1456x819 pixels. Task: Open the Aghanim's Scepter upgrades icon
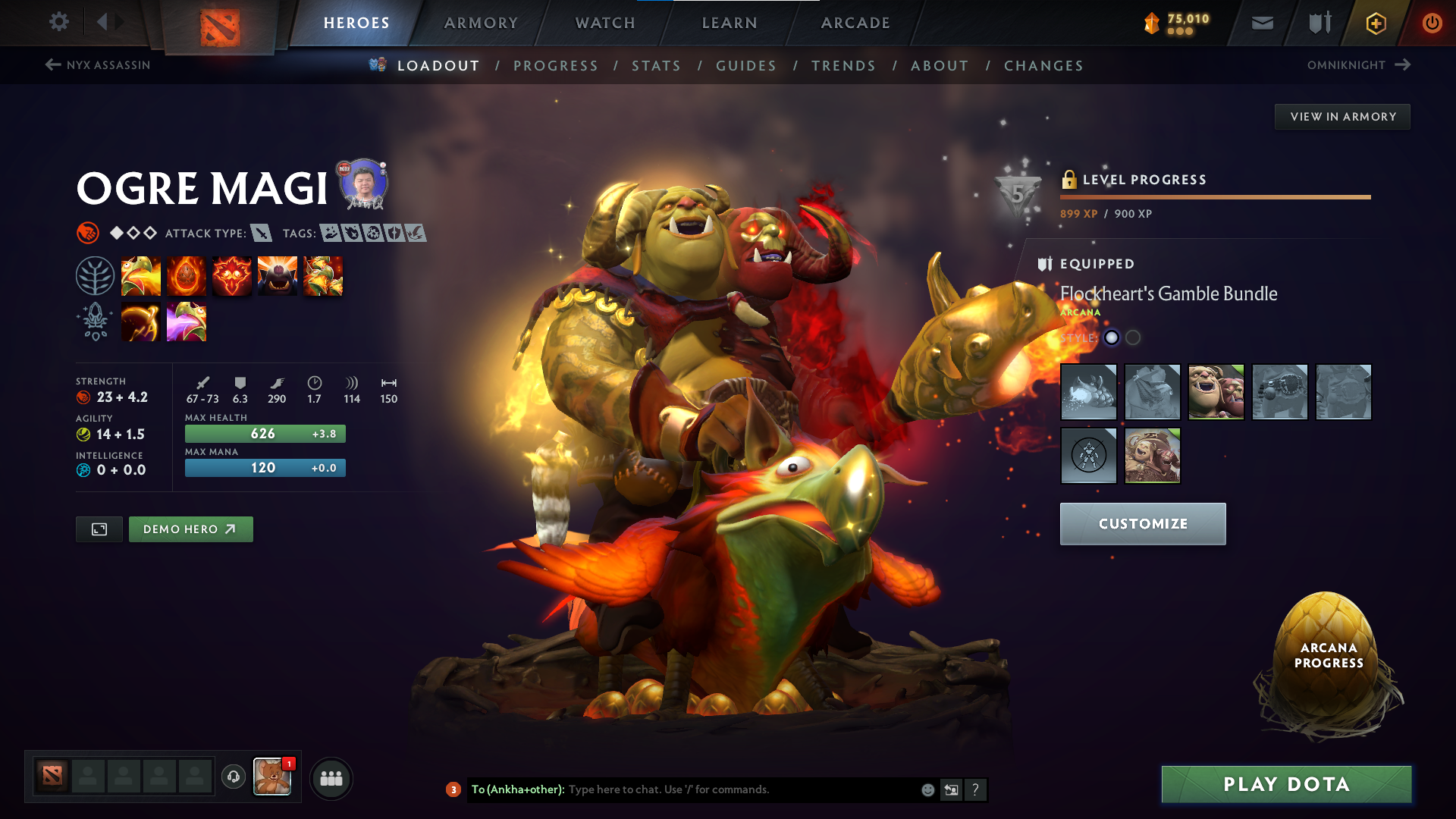[96, 321]
